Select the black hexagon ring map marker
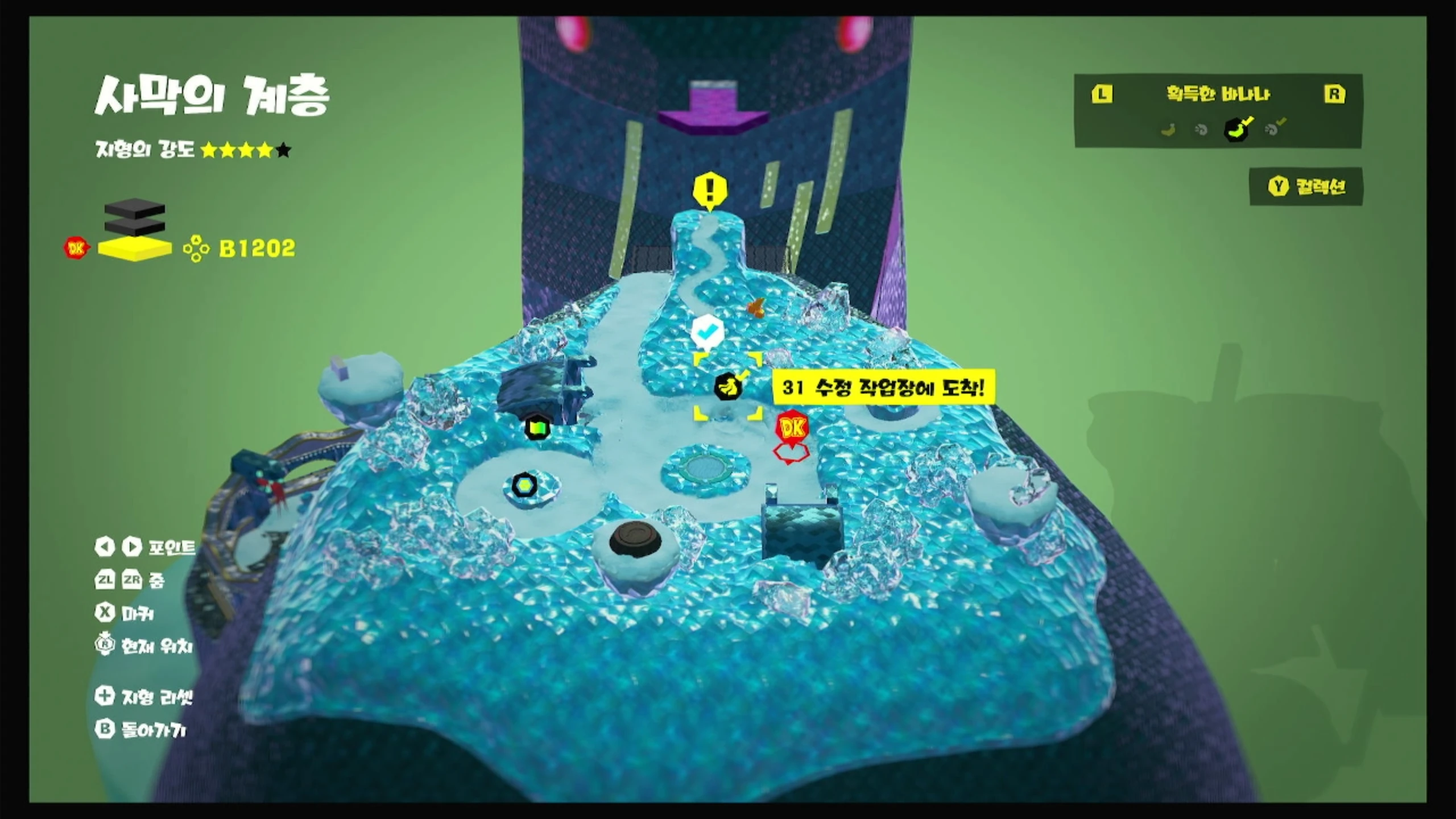This screenshot has height=819, width=1456. [x=523, y=485]
